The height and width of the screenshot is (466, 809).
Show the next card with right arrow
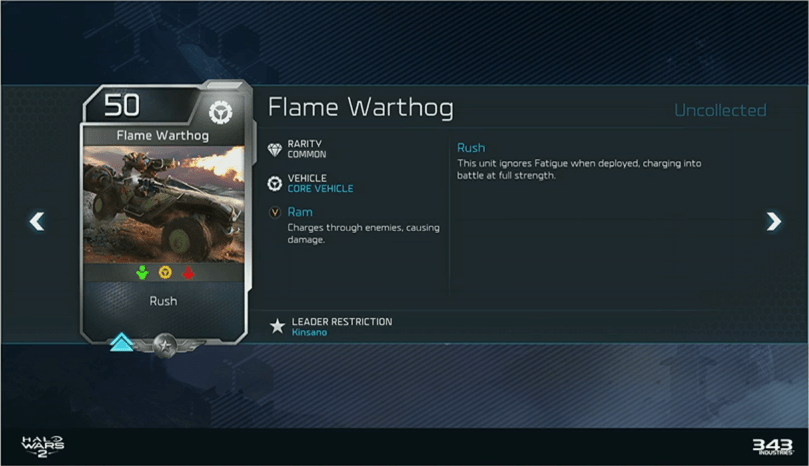(x=773, y=221)
